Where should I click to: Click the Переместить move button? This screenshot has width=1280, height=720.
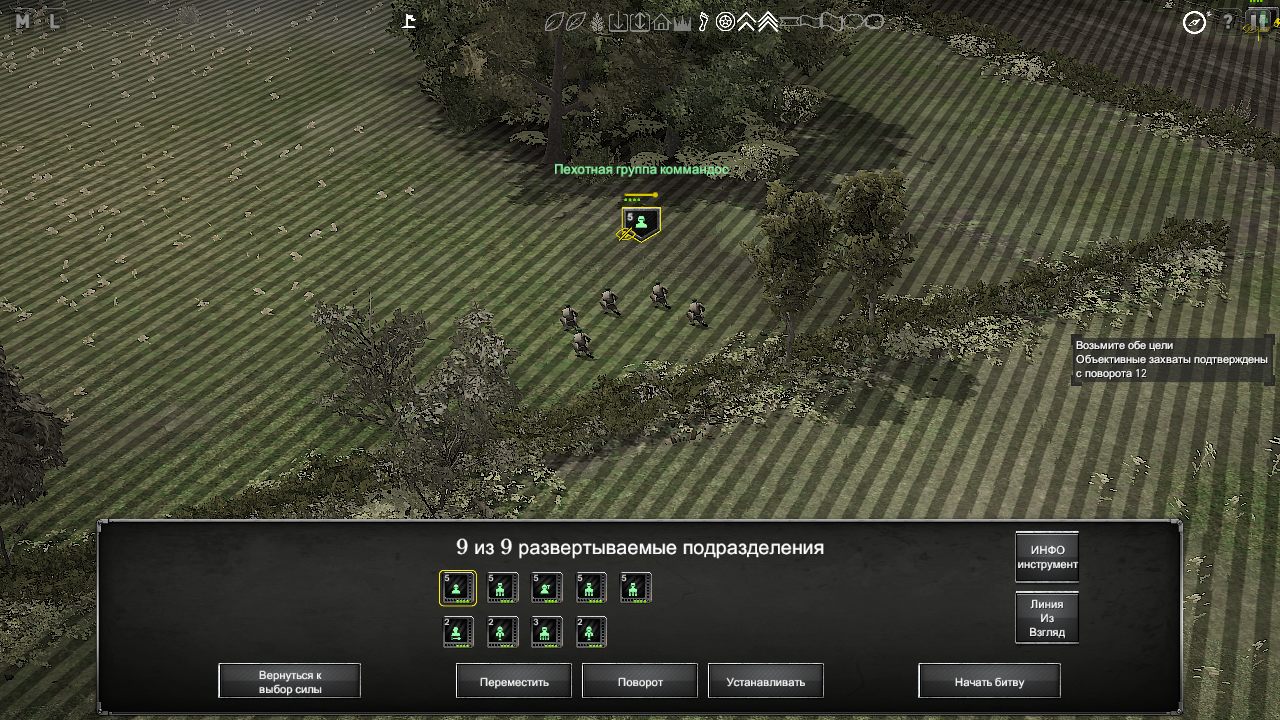point(514,682)
